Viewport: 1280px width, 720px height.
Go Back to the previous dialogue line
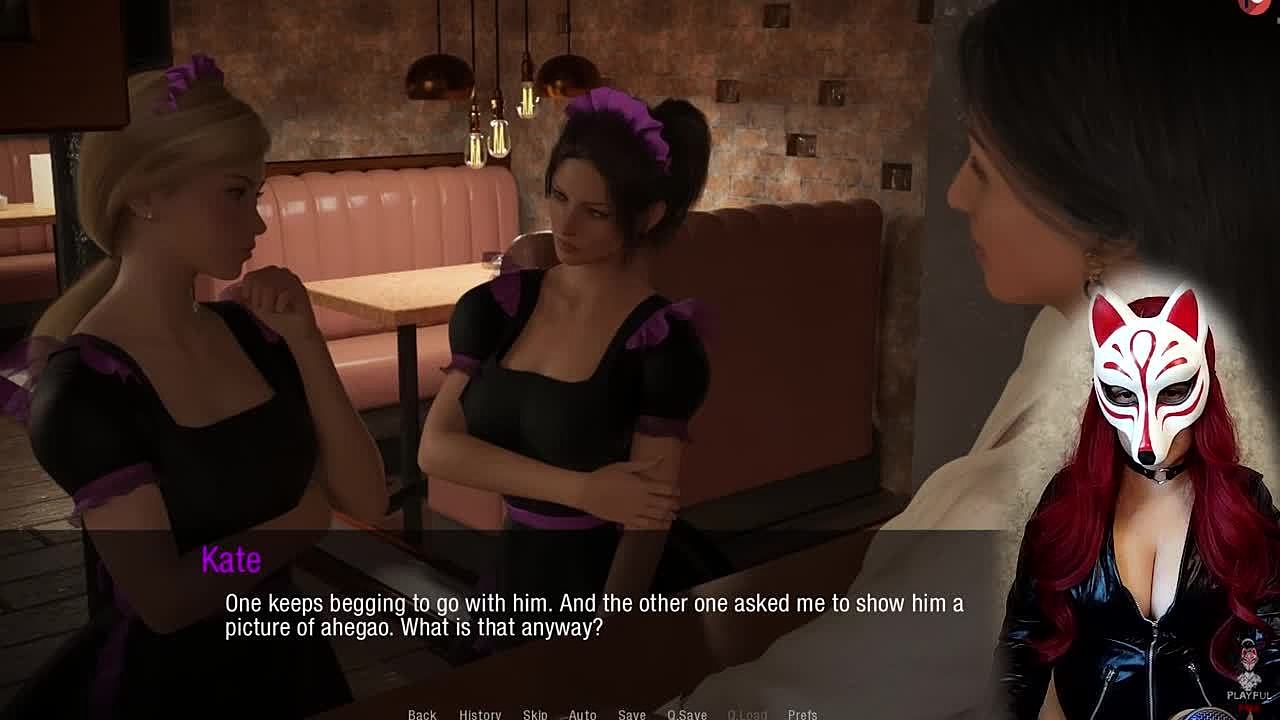(x=422, y=714)
